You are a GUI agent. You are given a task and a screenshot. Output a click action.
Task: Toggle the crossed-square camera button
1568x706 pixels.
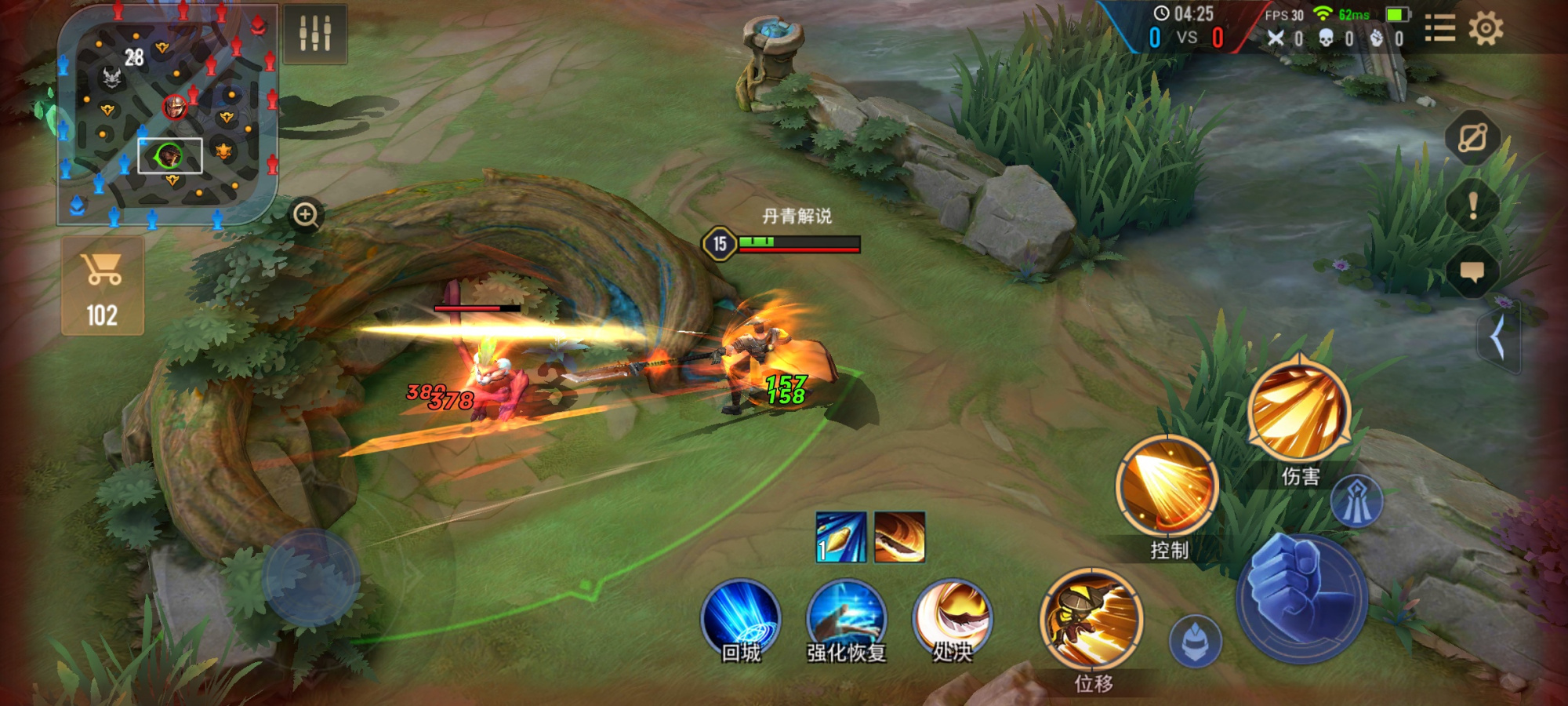(x=1472, y=139)
